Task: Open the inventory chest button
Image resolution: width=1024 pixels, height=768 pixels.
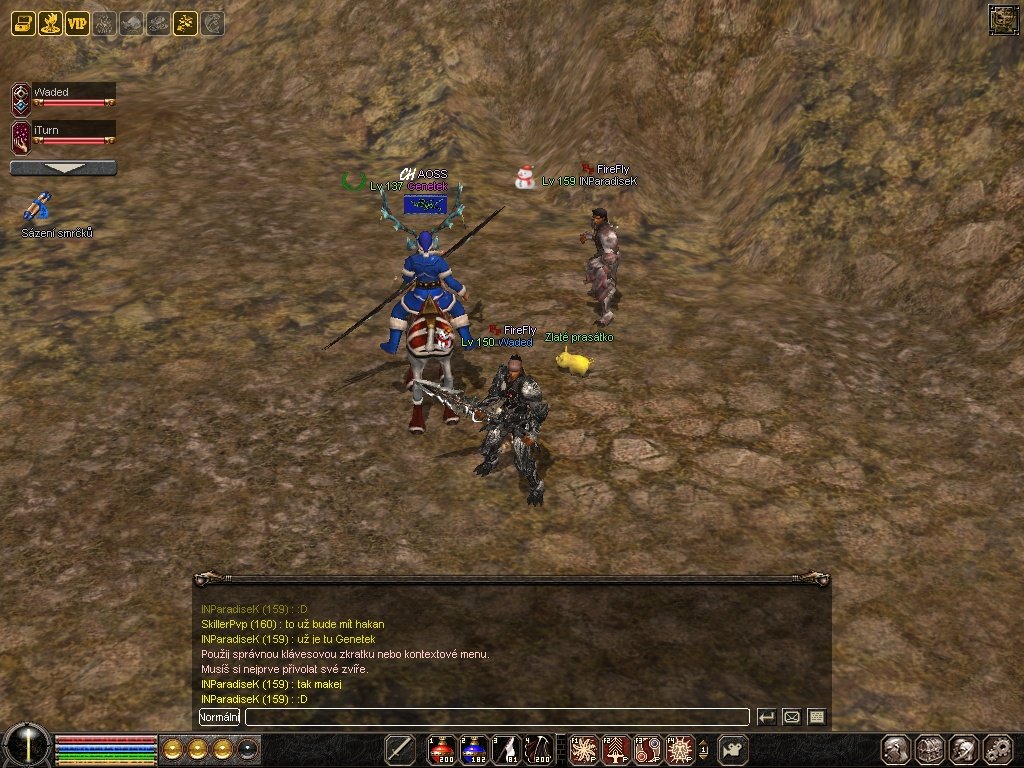Action: coord(930,749)
